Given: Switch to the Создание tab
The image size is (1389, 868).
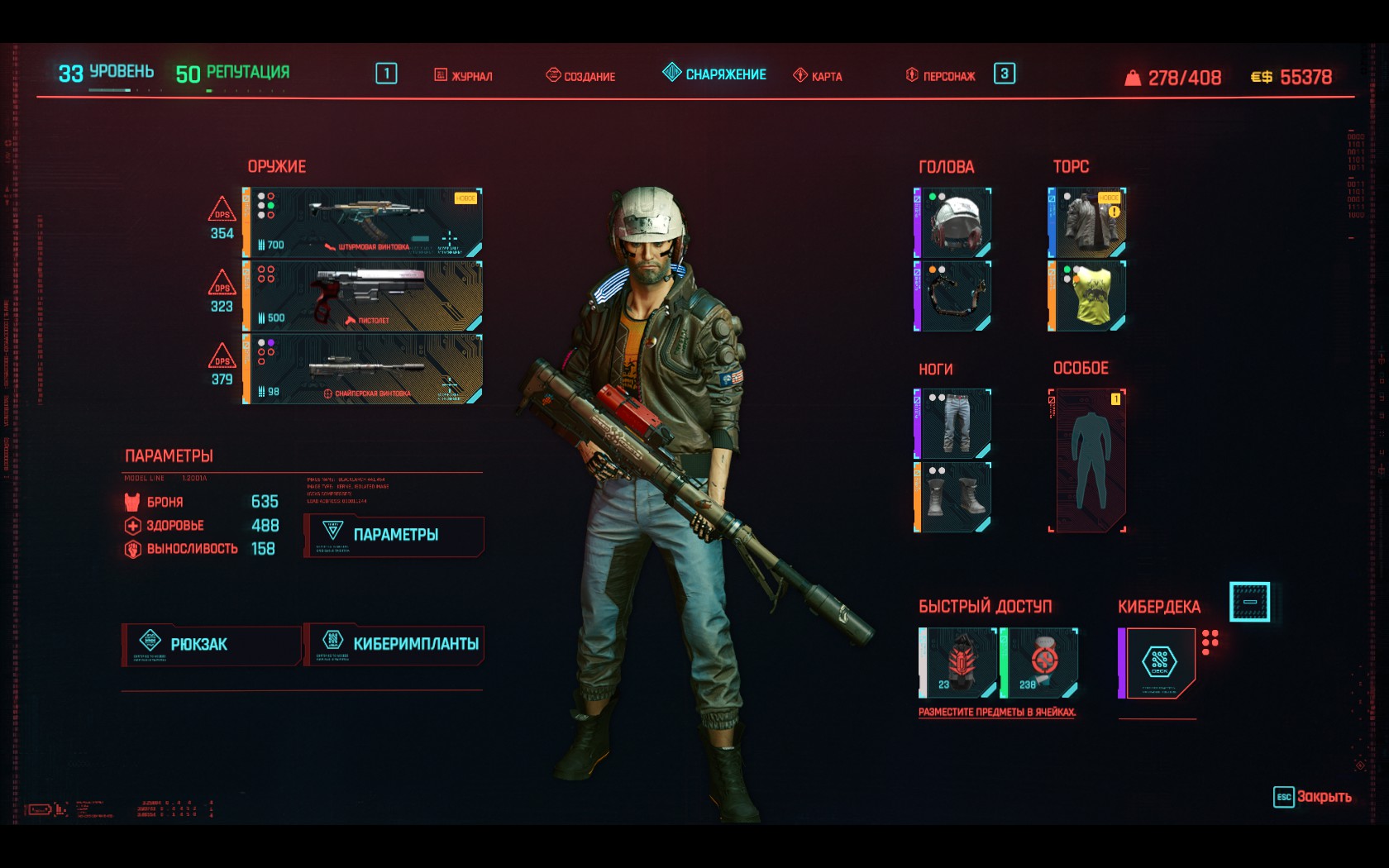Looking at the screenshot, I should point(580,76).
